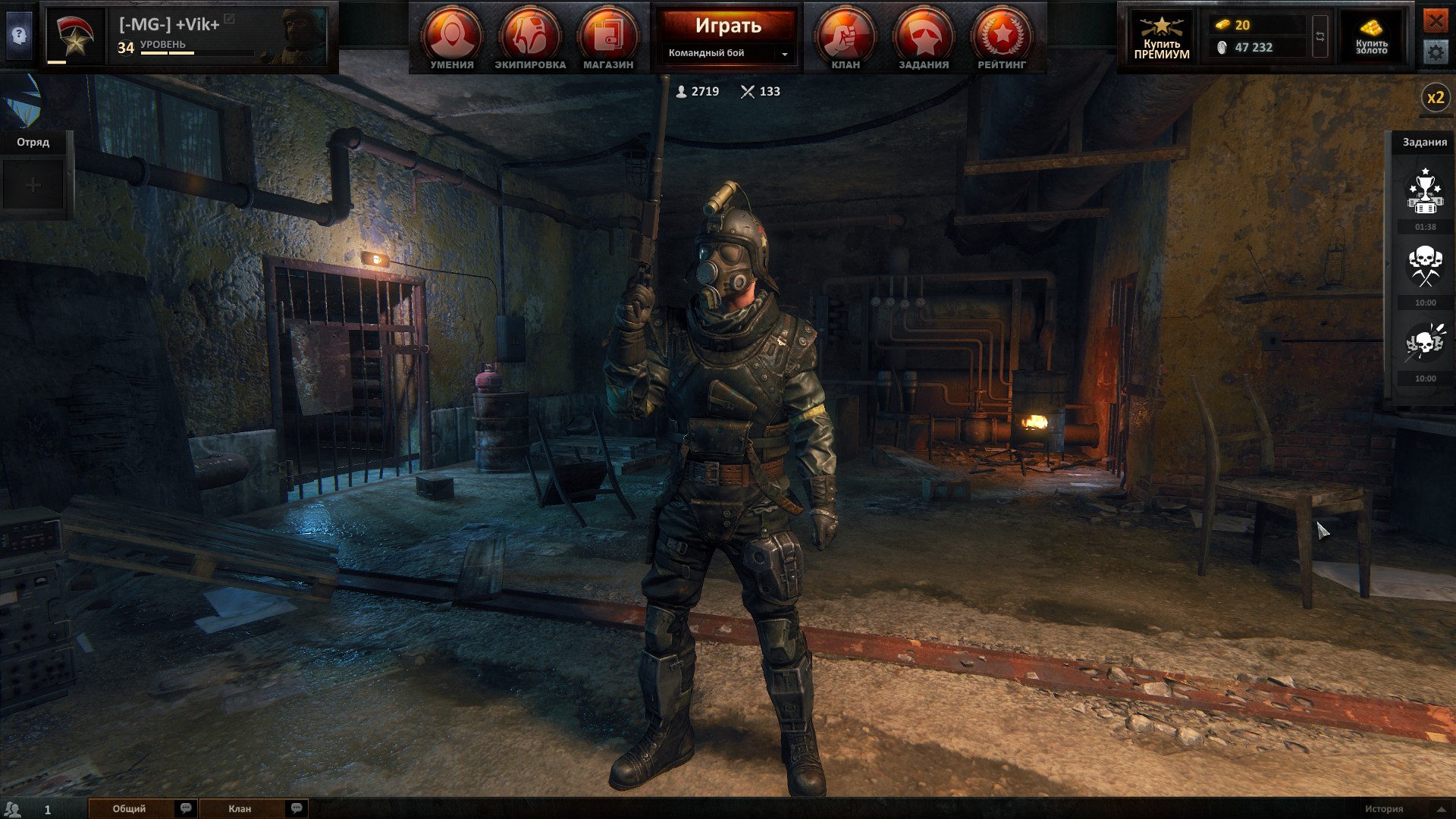Image resolution: width=1456 pixels, height=819 pixels.
Task: Click Купить золото to buy gold
Action: click(x=1371, y=36)
